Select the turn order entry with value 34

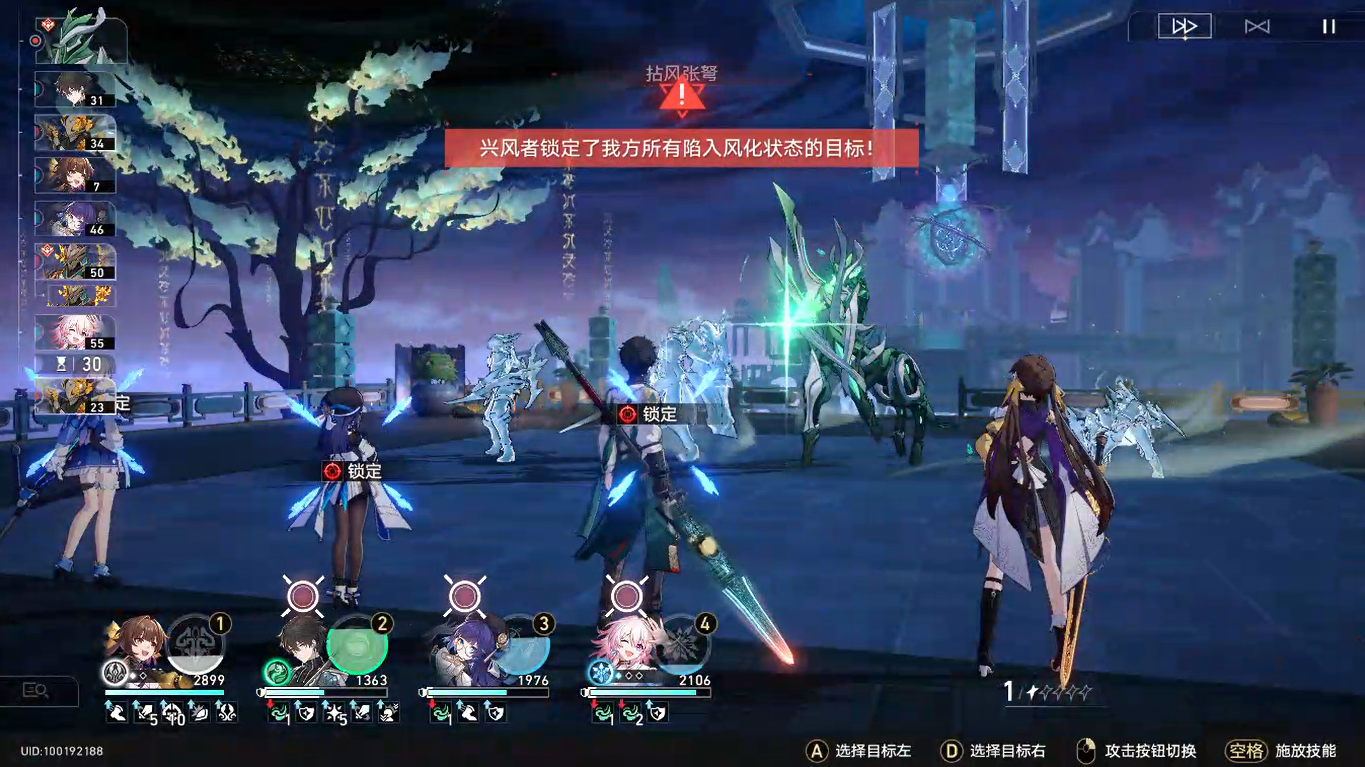tap(75, 133)
